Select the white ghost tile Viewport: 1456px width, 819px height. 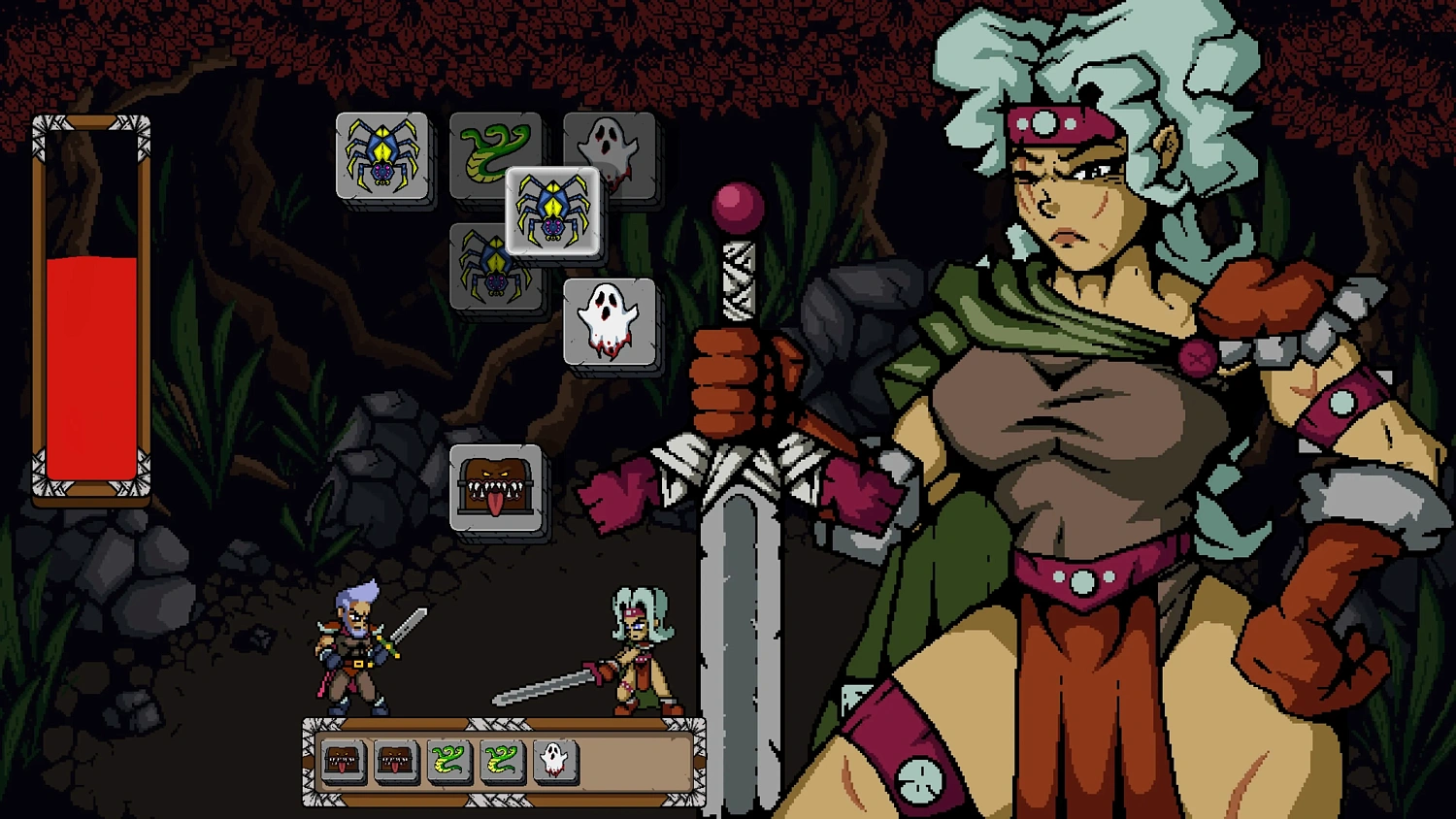tap(609, 323)
